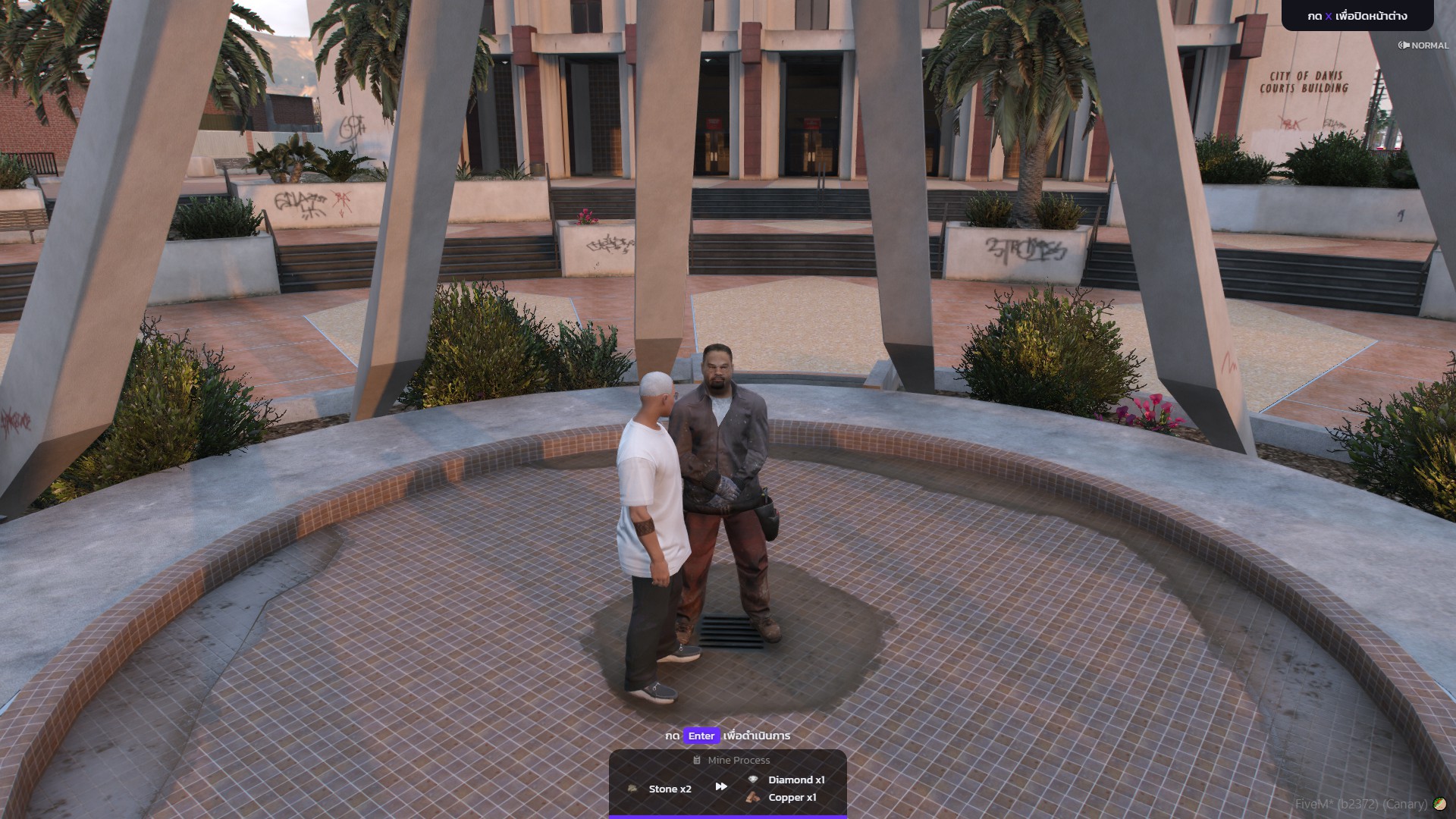This screenshot has height=819, width=1456.
Task: Select the Diamond x1 output item
Action: click(x=787, y=780)
